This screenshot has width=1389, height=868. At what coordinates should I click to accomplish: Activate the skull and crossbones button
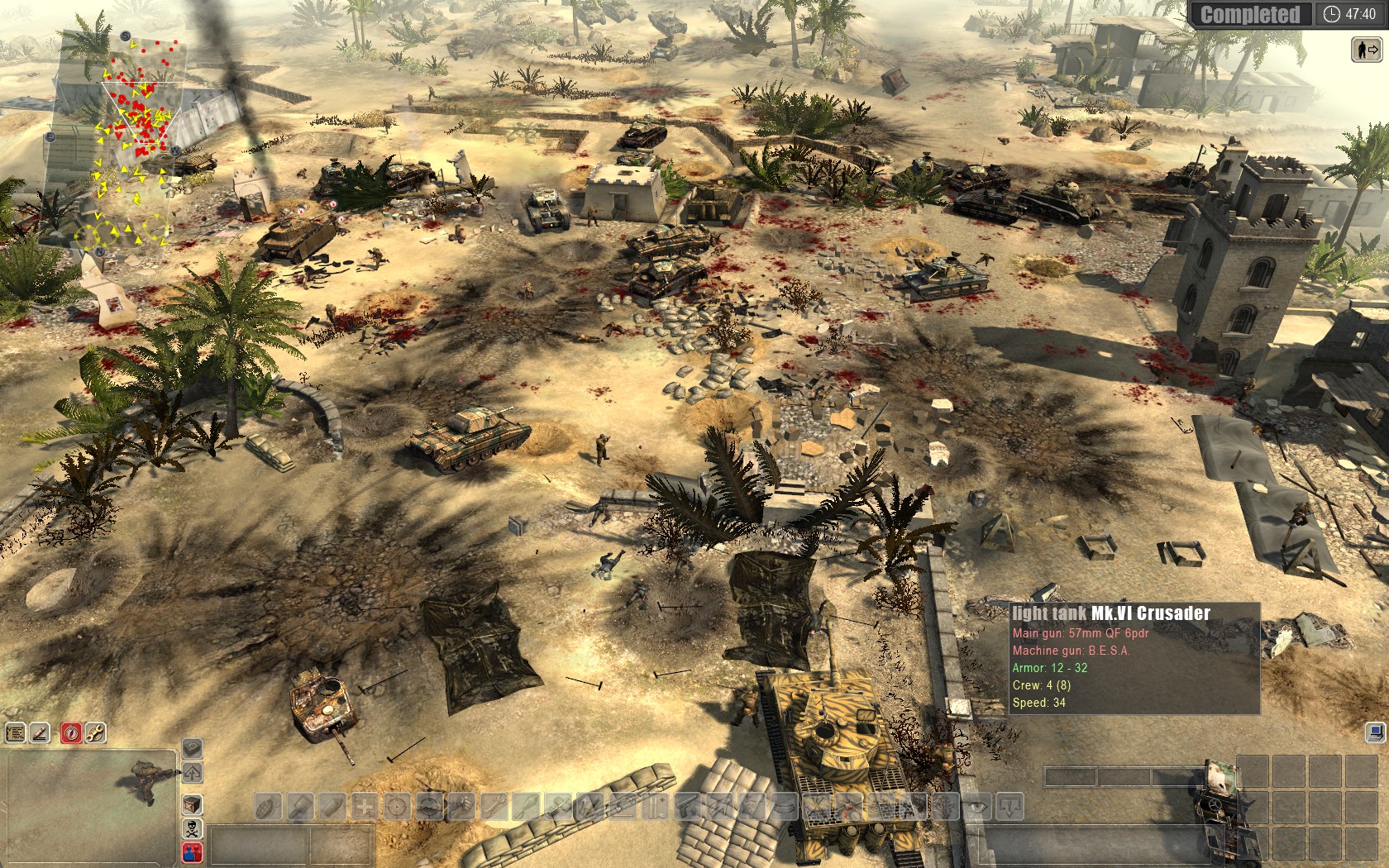(x=192, y=828)
